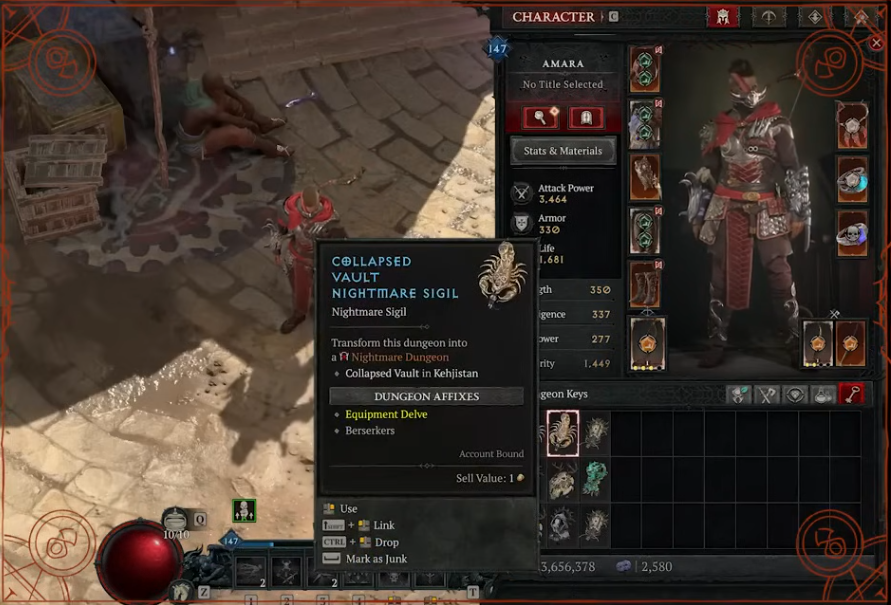Open the equipment axes inventory tab
Image resolution: width=891 pixels, height=605 pixels.
click(767, 394)
